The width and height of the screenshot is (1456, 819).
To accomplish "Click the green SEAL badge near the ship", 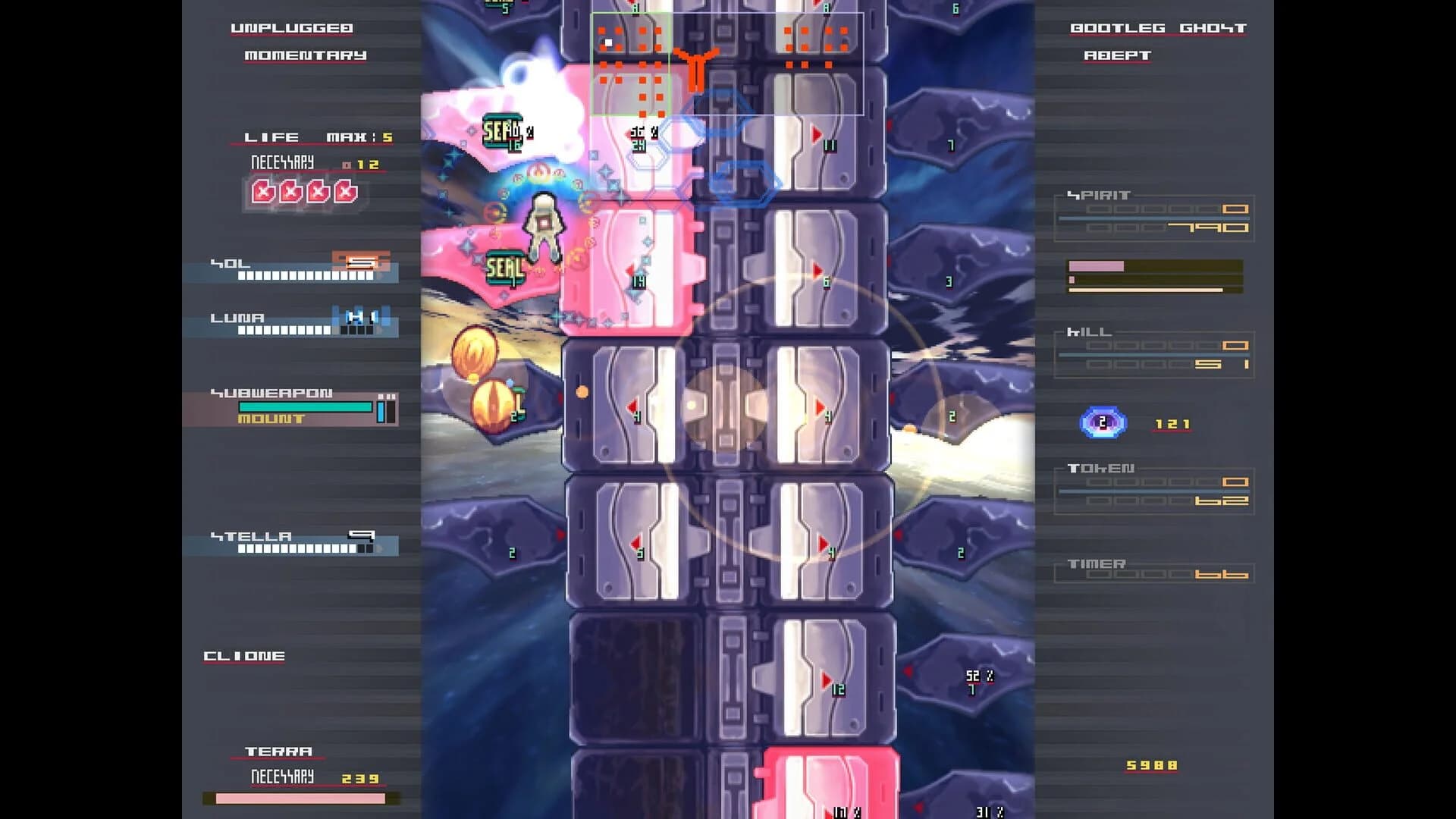I will coord(507,267).
